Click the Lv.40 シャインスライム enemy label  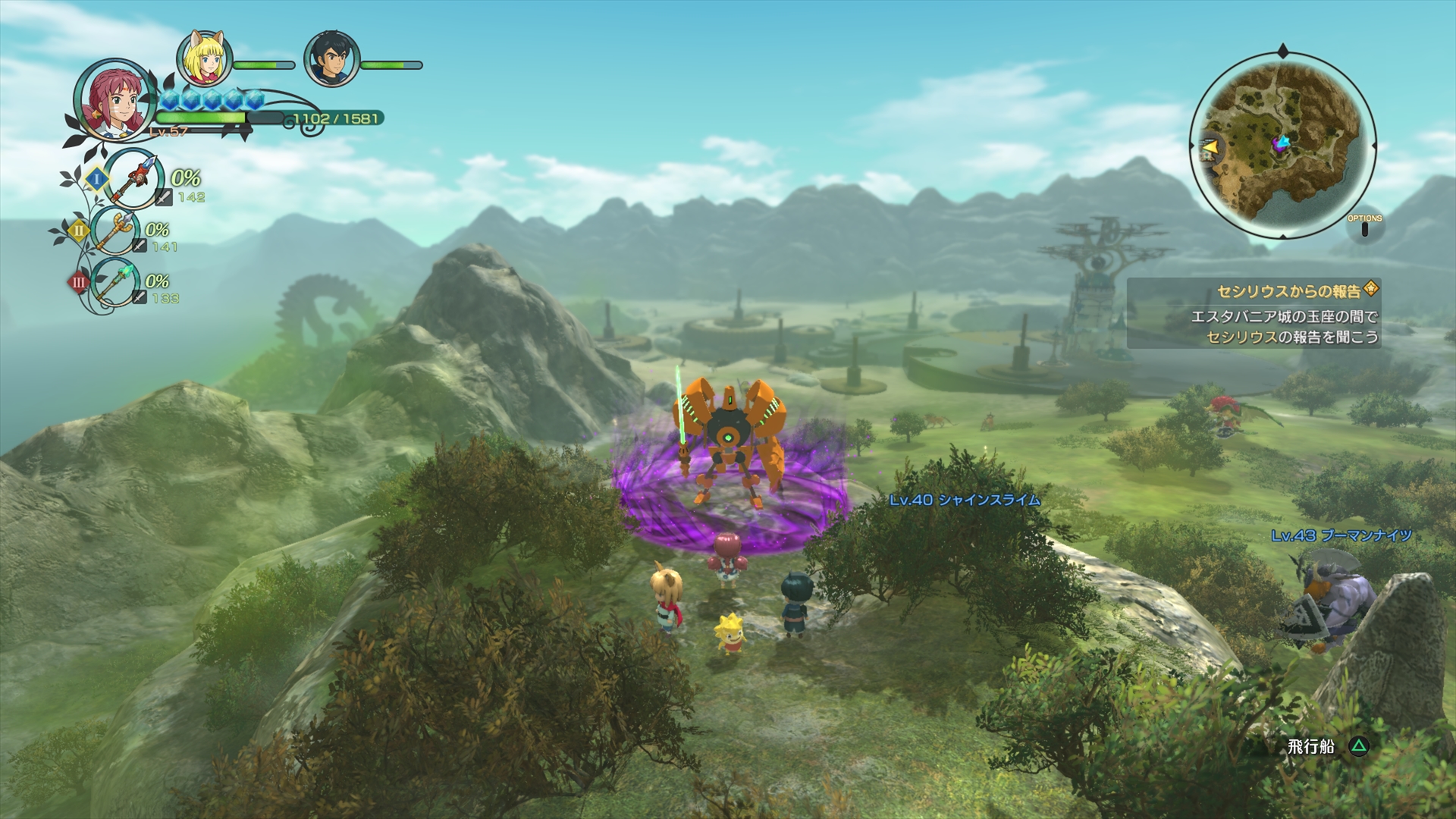[963, 500]
